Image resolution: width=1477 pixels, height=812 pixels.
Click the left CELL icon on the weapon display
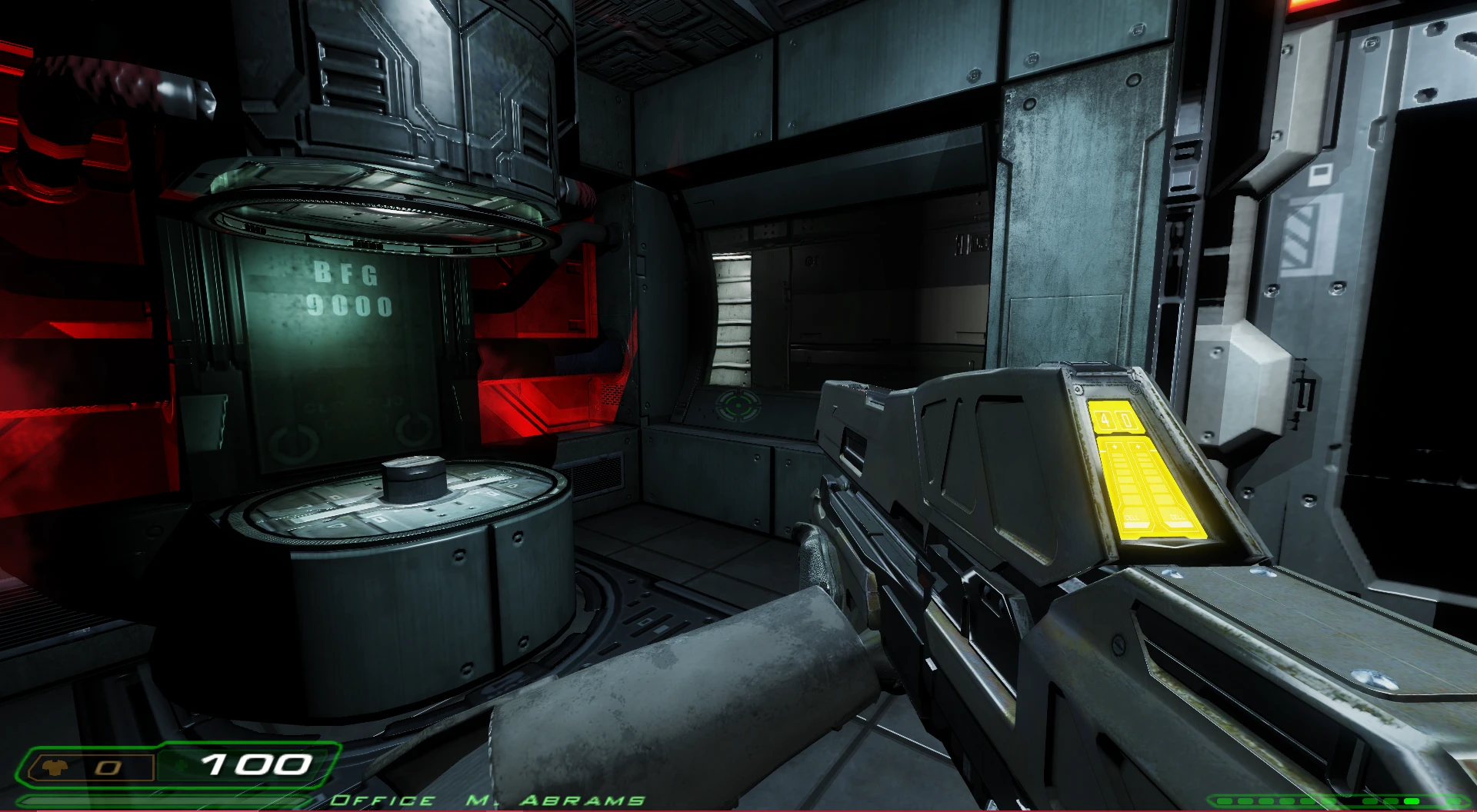point(1132,517)
